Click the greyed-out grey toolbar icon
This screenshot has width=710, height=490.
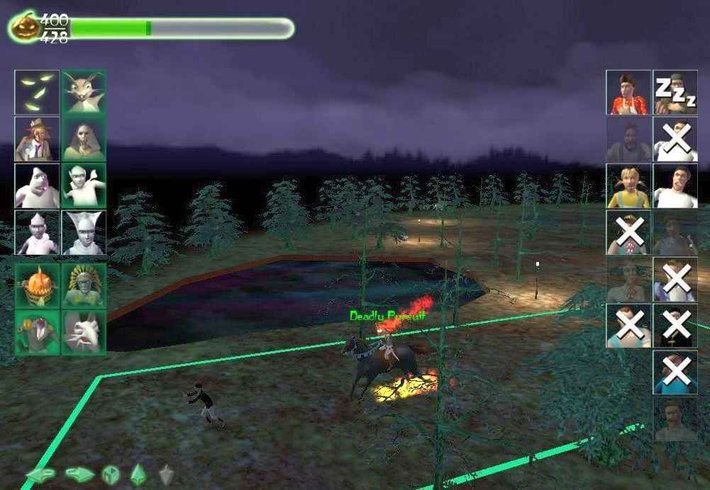166,474
